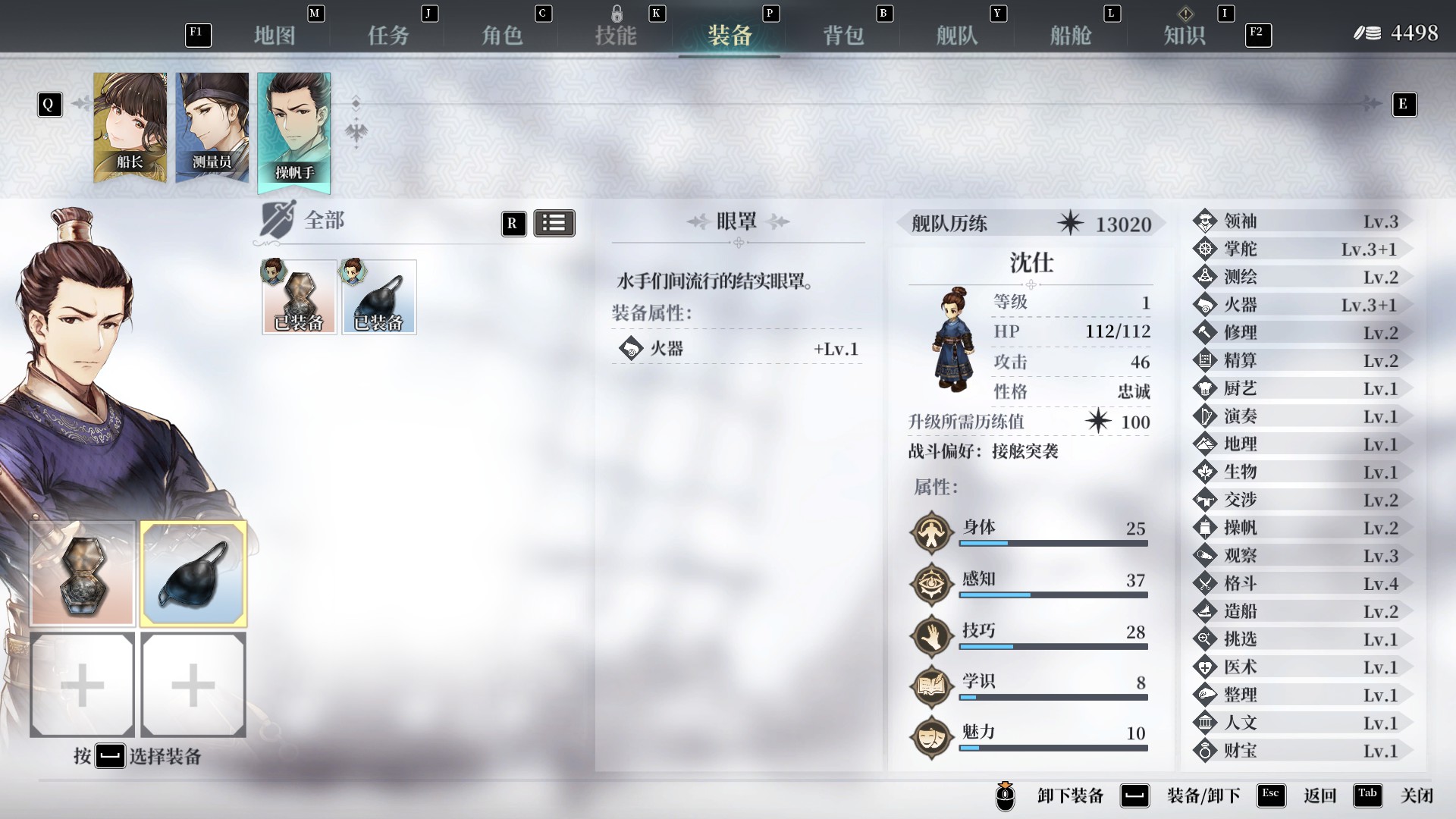Click the sword filter icon beside 全部
This screenshot has width=1456, height=819.
[278, 221]
